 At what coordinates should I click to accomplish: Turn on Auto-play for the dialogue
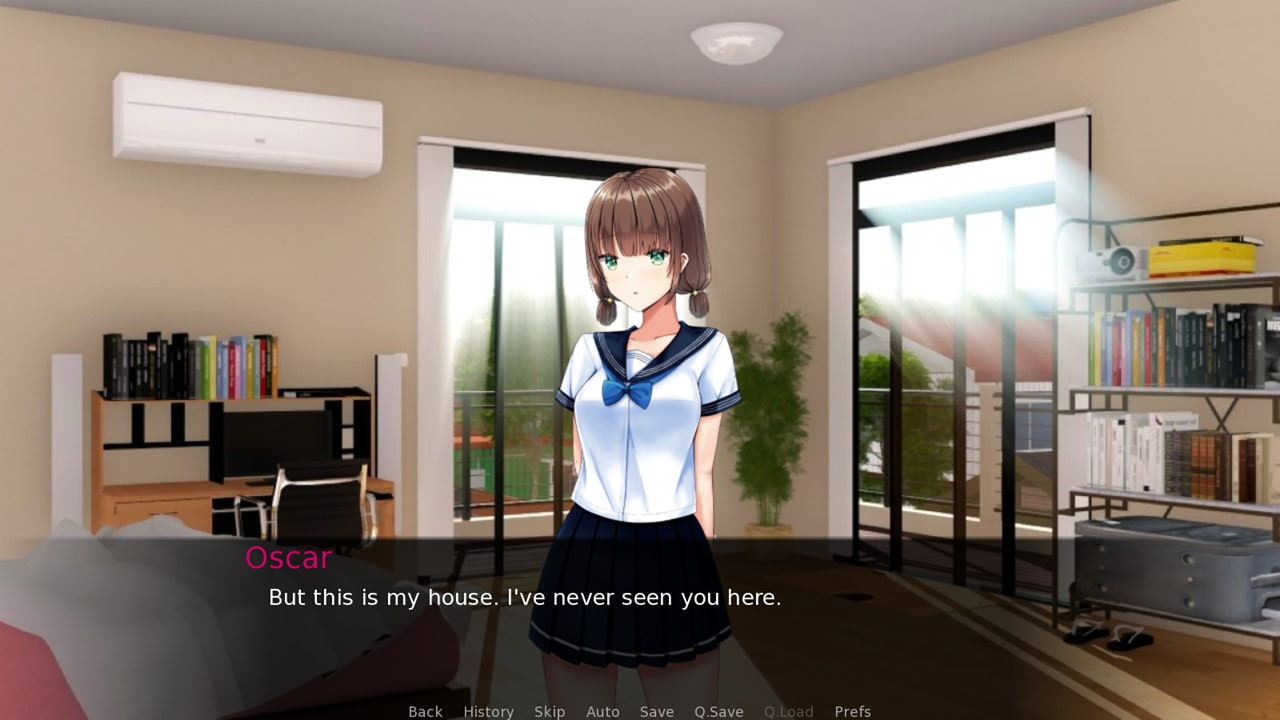pyautogui.click(x=602, y=711)
